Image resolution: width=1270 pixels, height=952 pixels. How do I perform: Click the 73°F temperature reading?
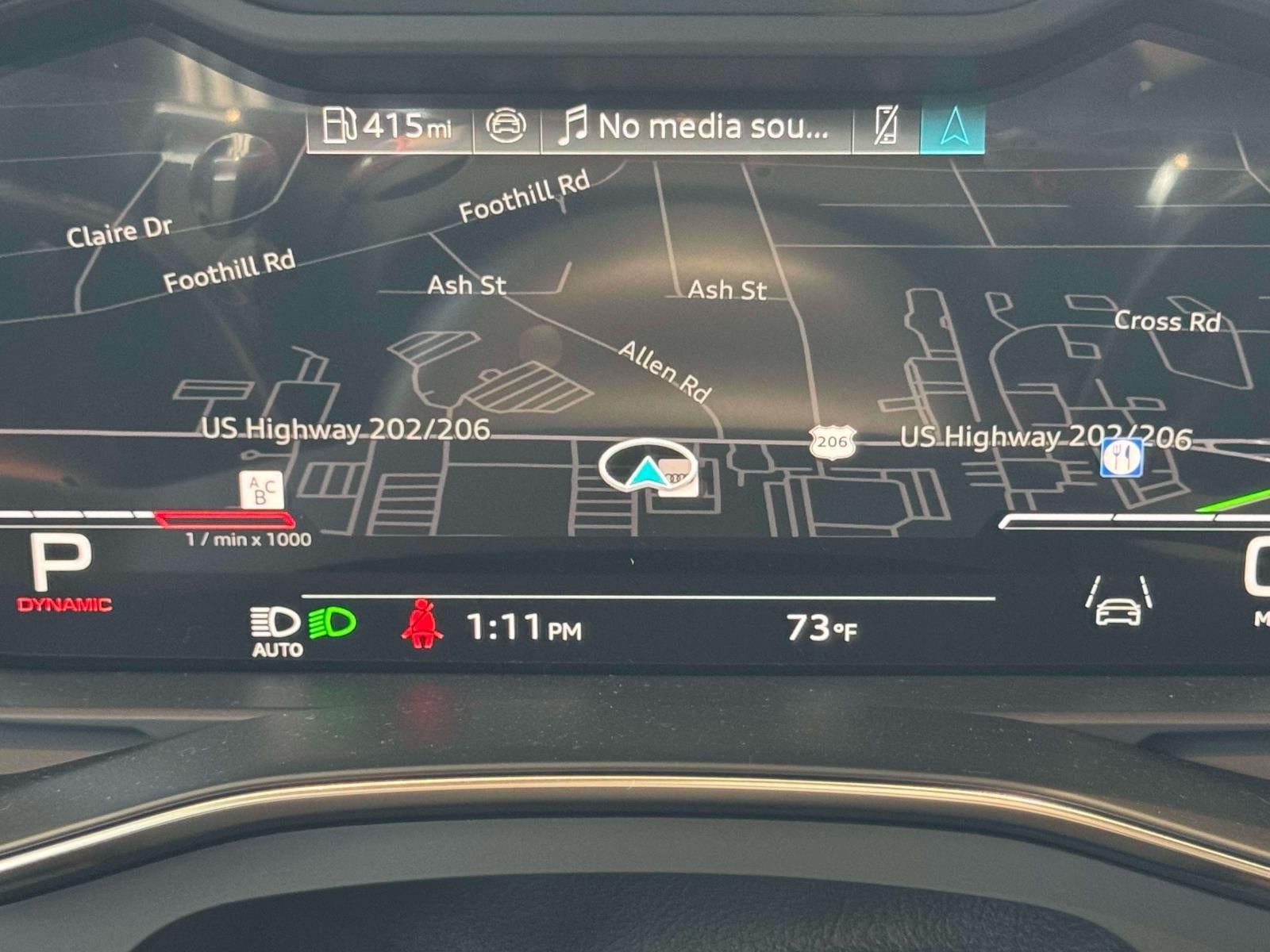tap(818, 628)
